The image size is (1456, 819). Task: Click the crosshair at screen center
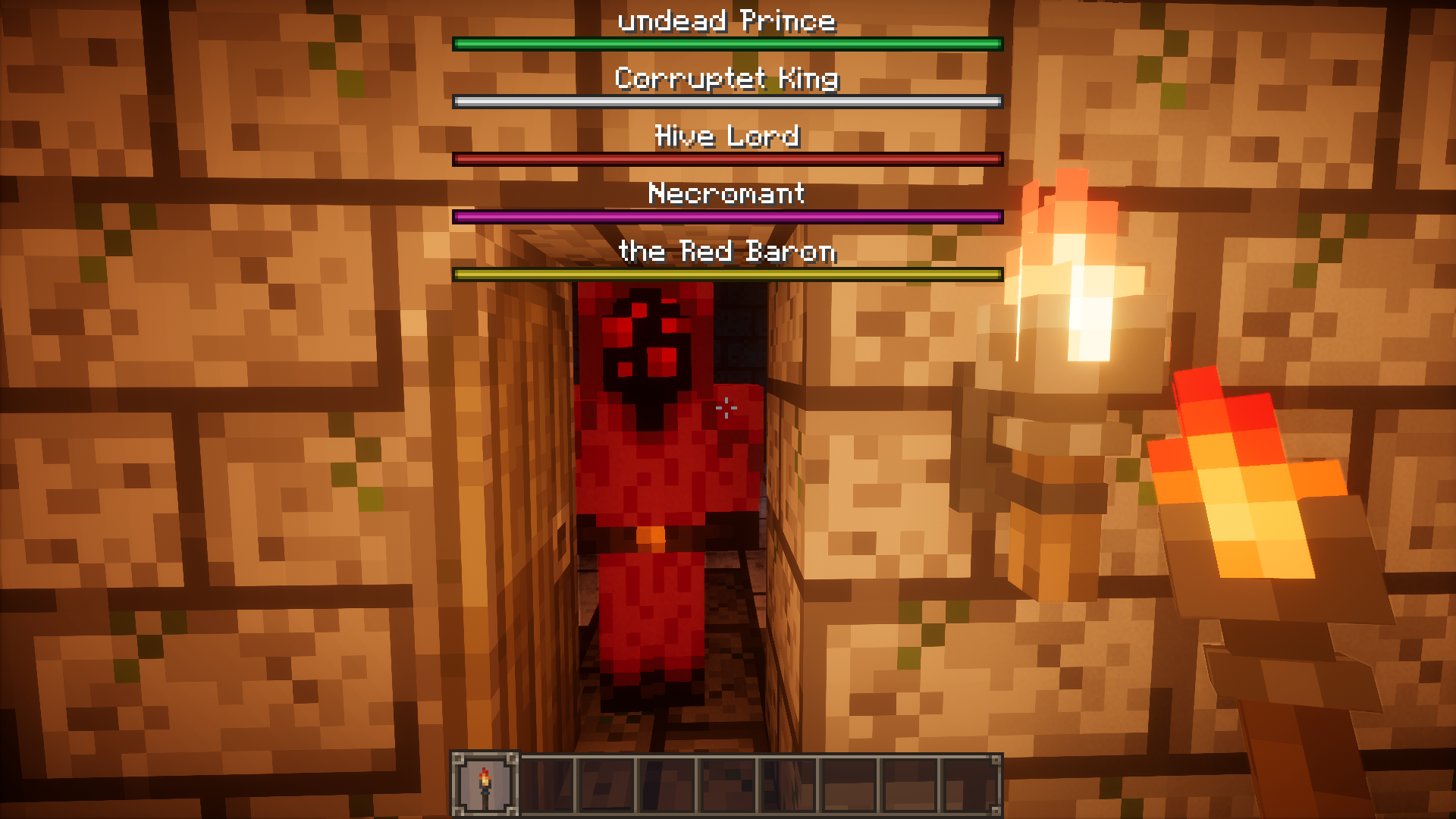click(728, 409)
